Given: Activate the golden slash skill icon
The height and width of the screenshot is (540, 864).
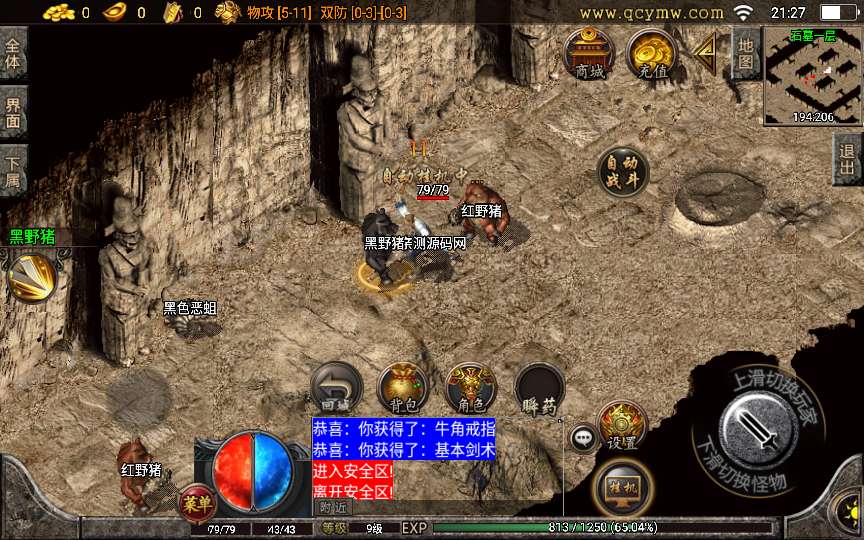Looking at the screenshot, I should 32,276.
